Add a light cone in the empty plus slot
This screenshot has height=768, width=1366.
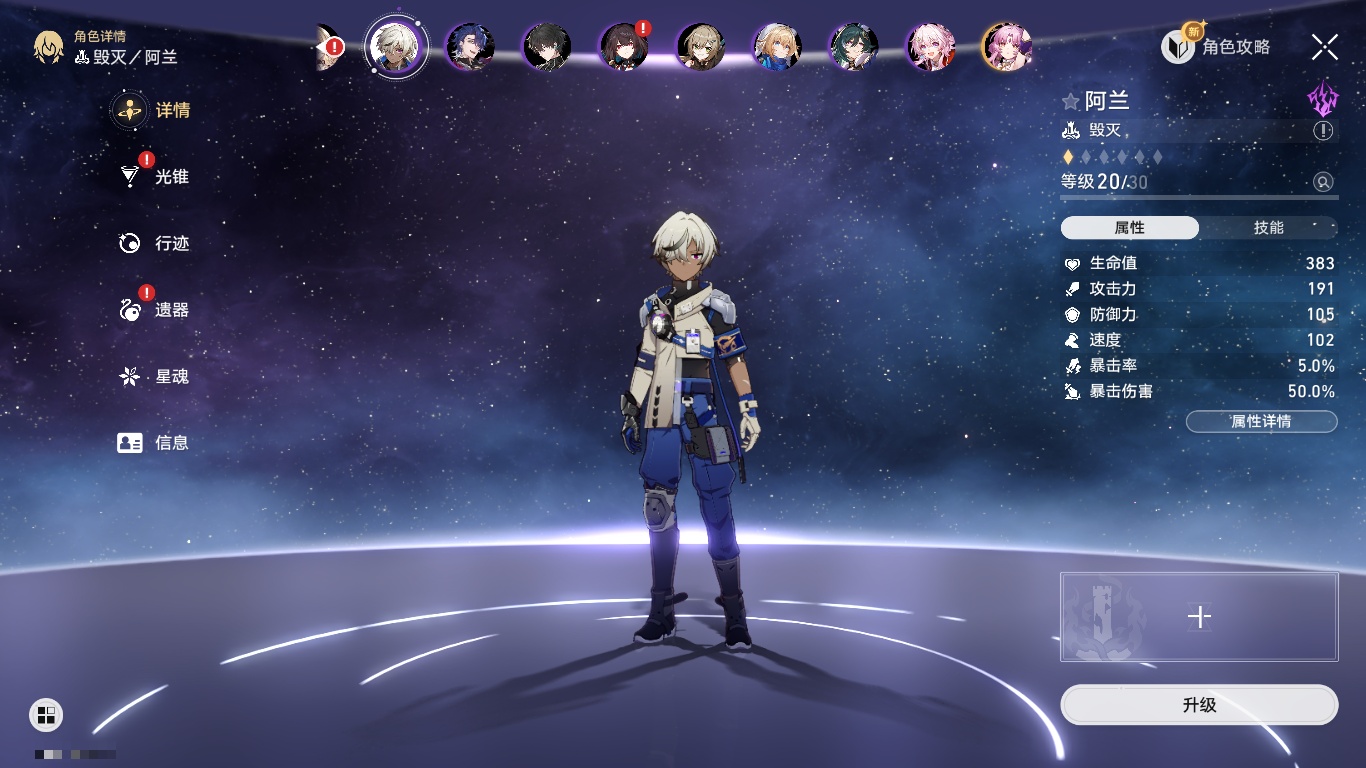(x=1199, y=617)
